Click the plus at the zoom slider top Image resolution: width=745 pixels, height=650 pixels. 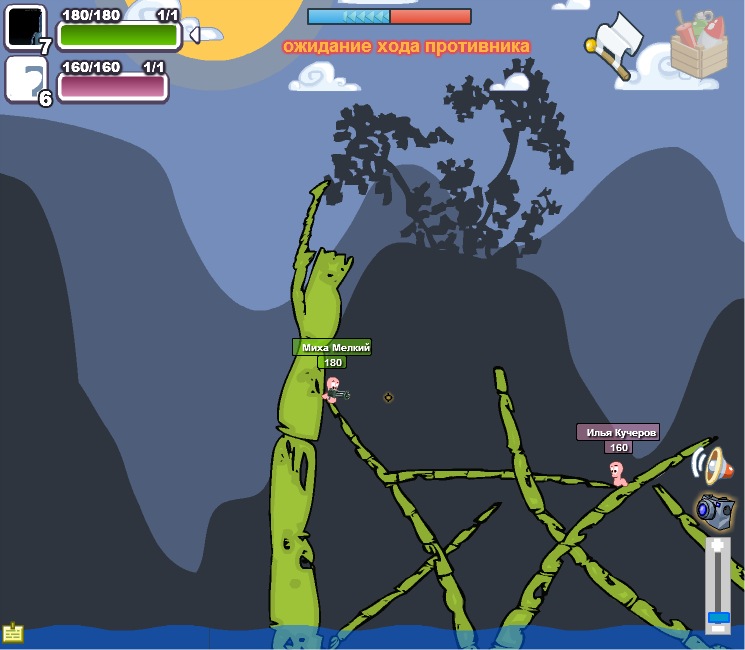point(717,546)
